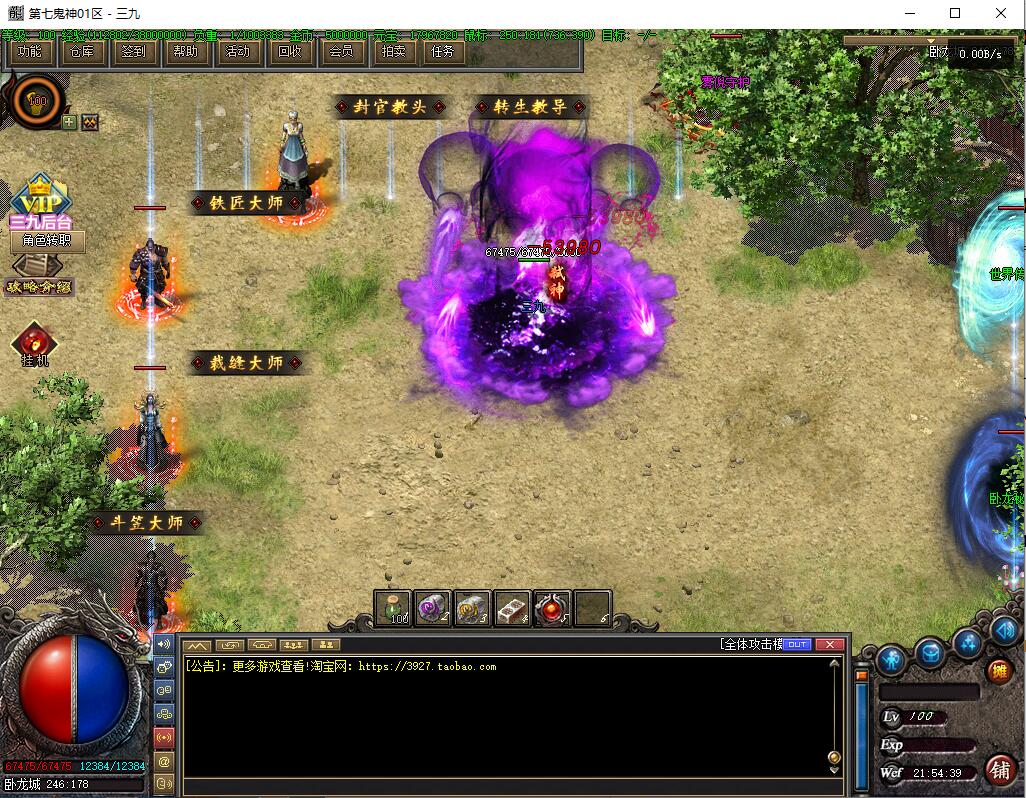Use the green potion in hotbar slot 1
Image resolution: width=1026 pixels, height=798 pixels.
click(393, 608)
